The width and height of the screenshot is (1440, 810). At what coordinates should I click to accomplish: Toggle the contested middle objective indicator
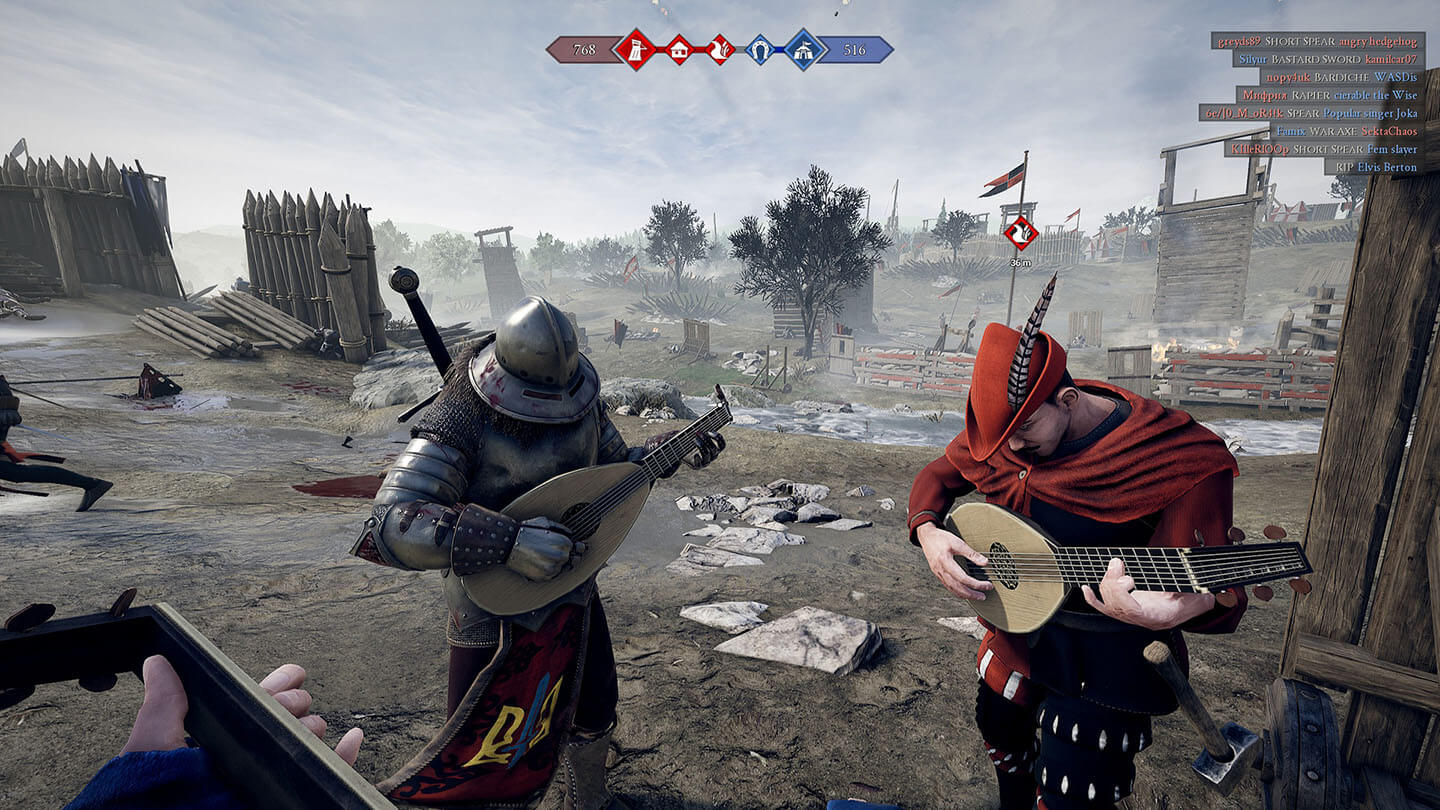[x=719, y=49]
